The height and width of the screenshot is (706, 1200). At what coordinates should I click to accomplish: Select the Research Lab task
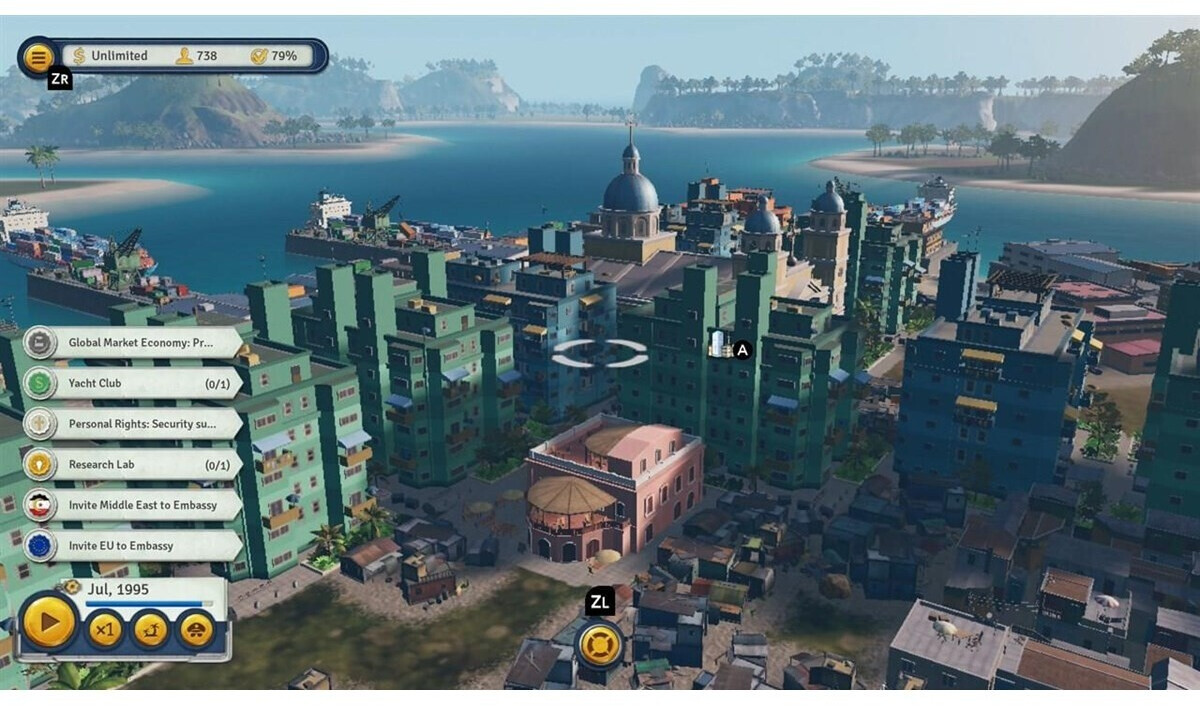click(x=140, y=465)
